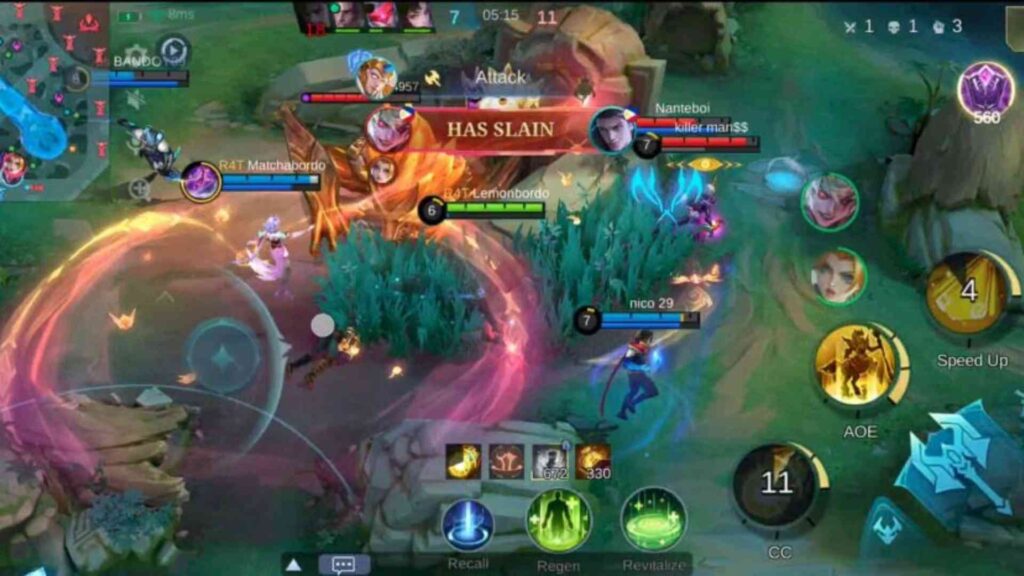Use the Regen ability
Screen dimensions: 1024x576
[559, 521]
